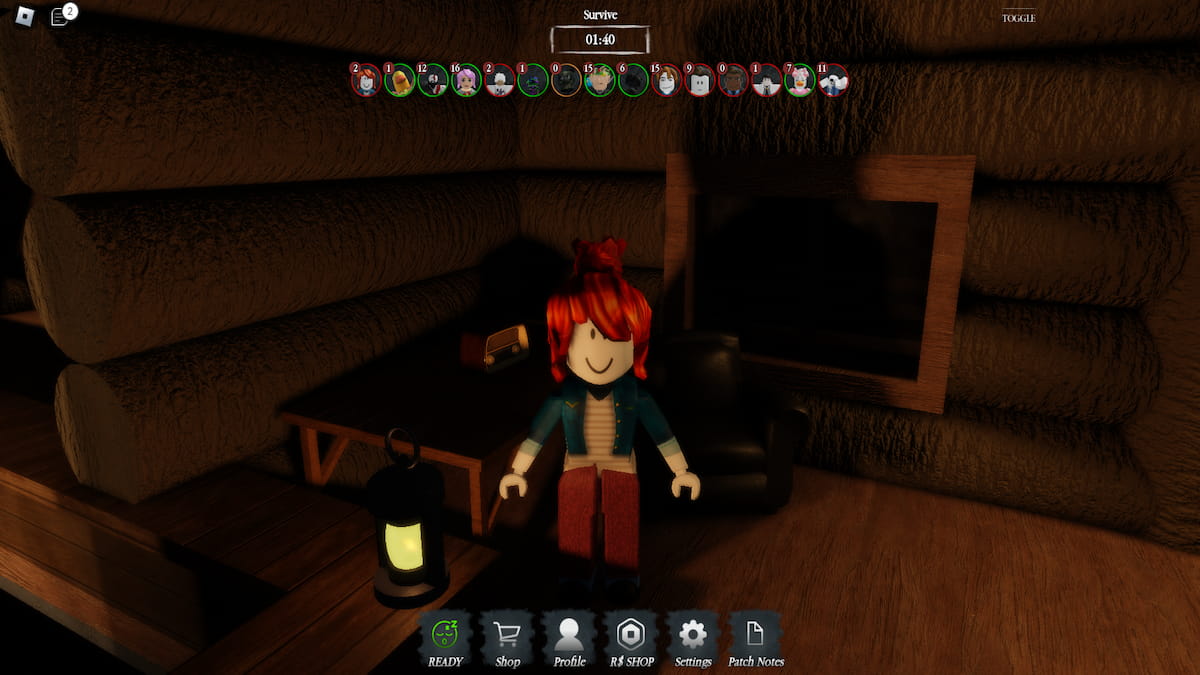Open the Roblox chat notifications icon
Screen dimensions: 1200x675
pyautogui.click(x=61, y=16)
